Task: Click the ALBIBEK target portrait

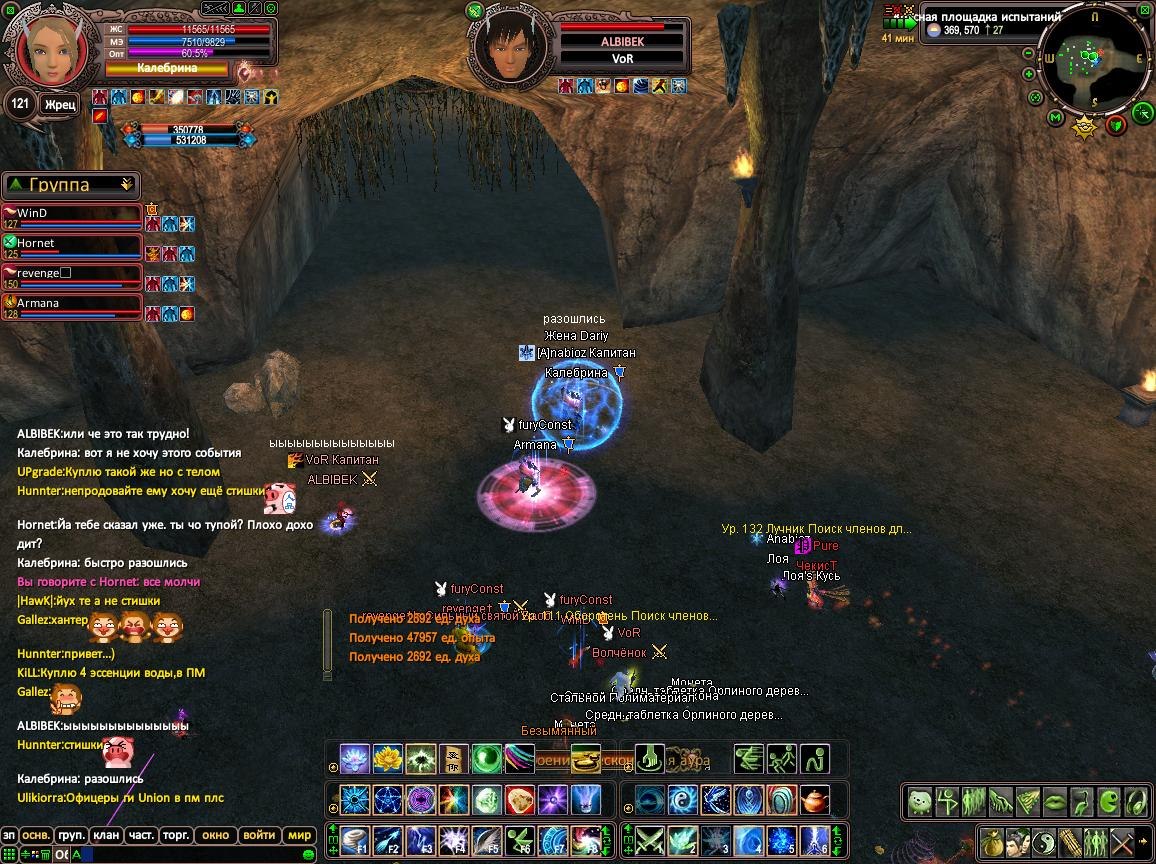Action: 511,49
